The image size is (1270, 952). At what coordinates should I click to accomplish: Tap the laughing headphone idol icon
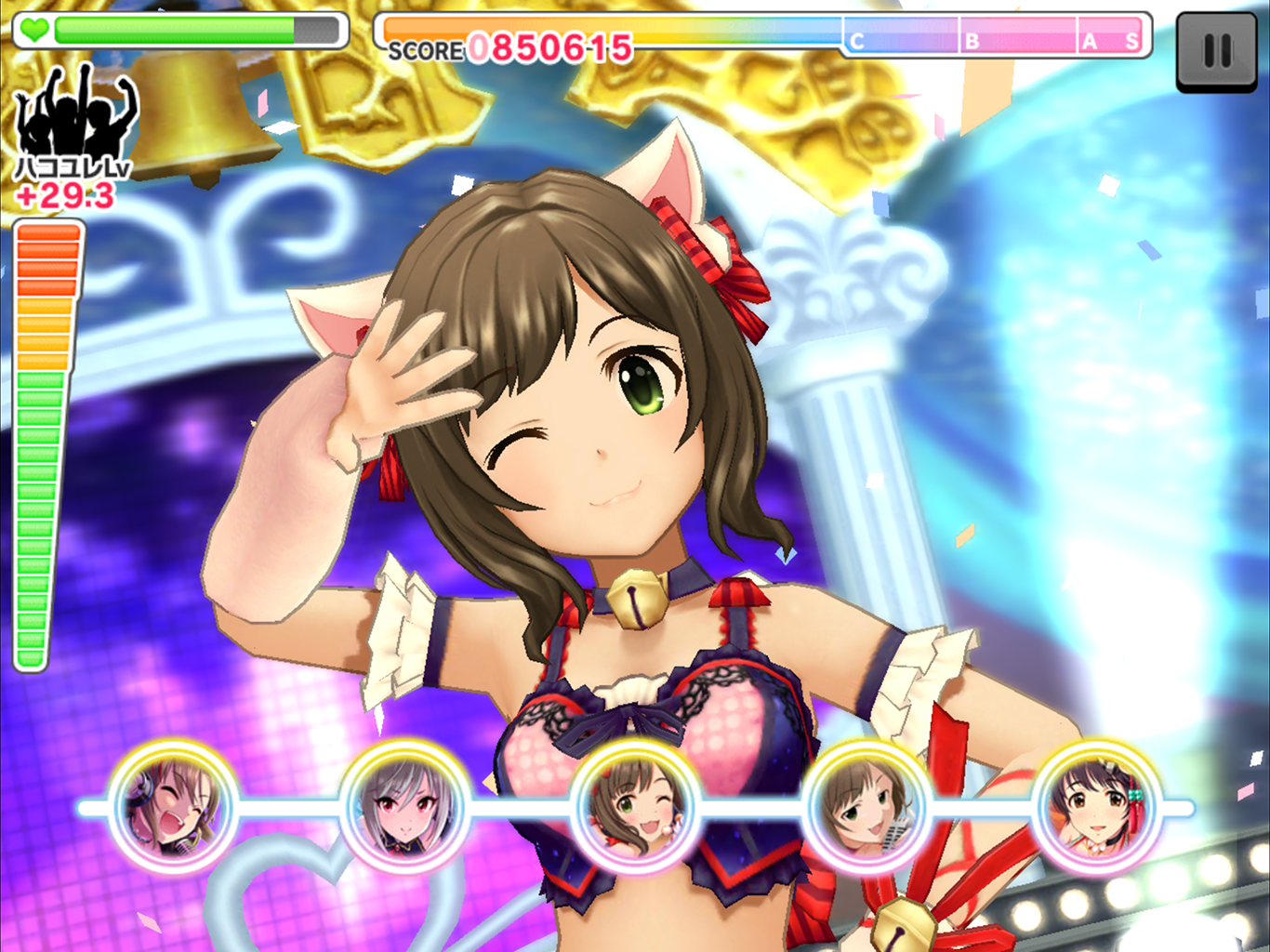pyautogui.click(x=174, y=806)
